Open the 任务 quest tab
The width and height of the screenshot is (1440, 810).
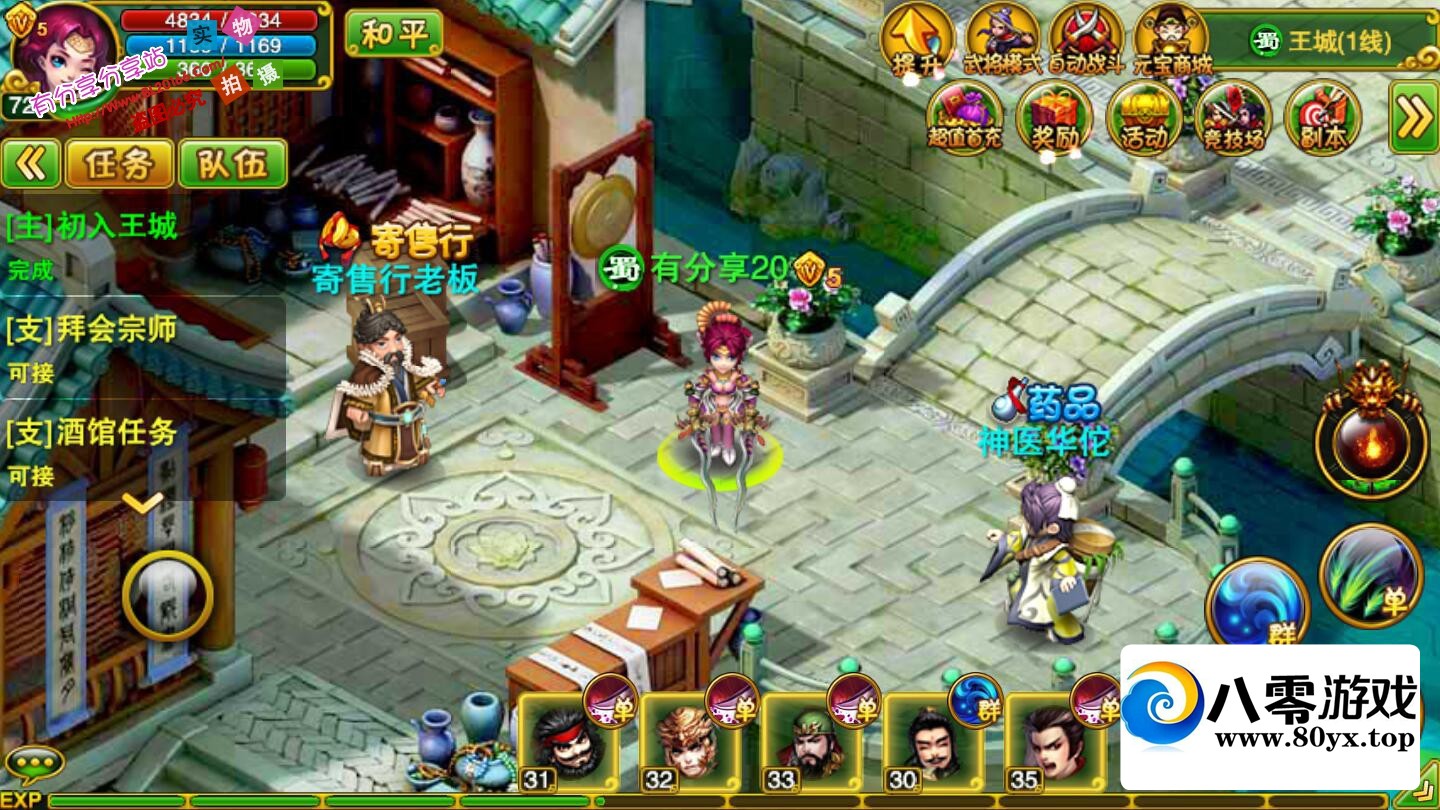point(118,164)
